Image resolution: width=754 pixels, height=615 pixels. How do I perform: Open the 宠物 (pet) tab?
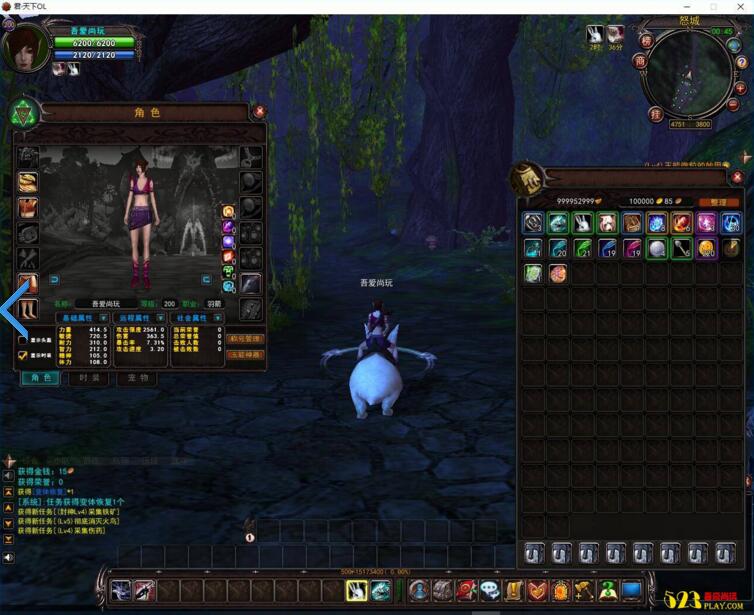pyautogui.click(x=137, y=379)
